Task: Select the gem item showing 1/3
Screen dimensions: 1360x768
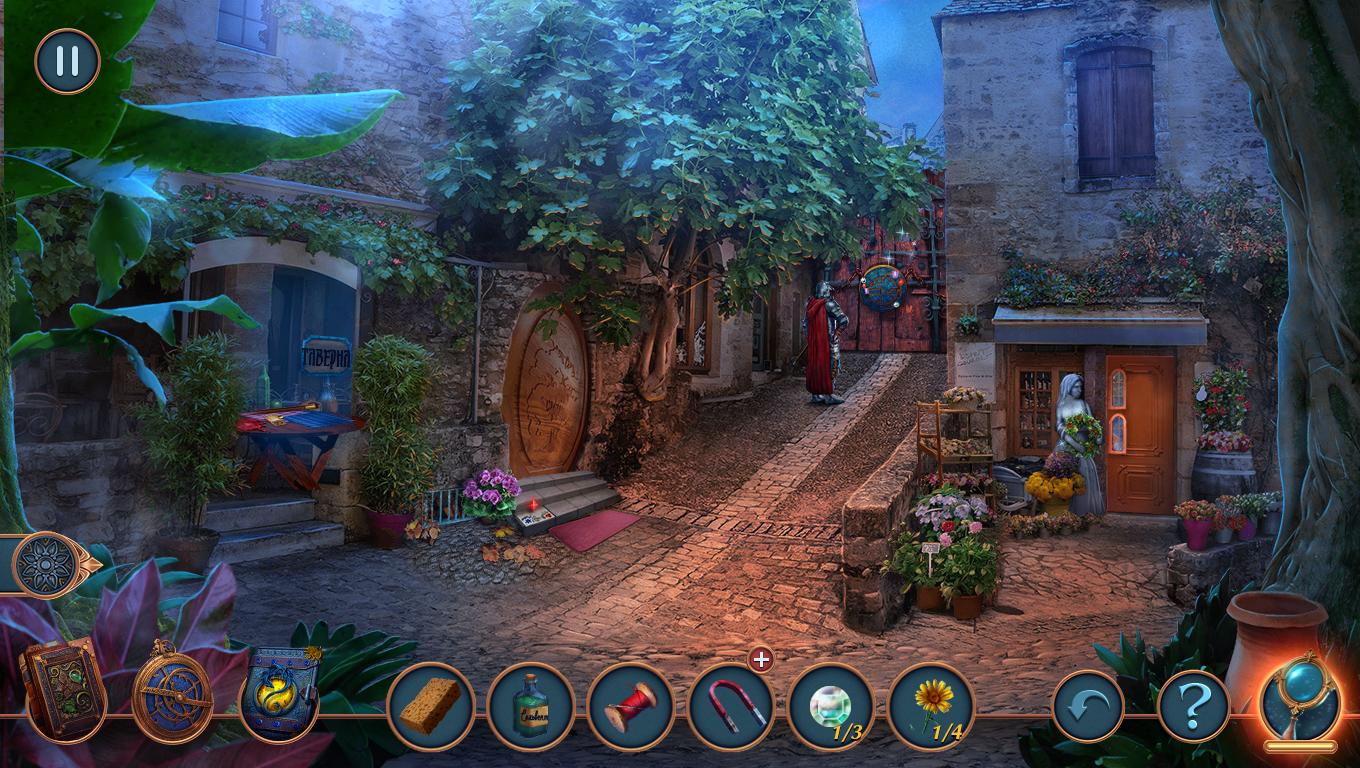Action: (831, 706)
